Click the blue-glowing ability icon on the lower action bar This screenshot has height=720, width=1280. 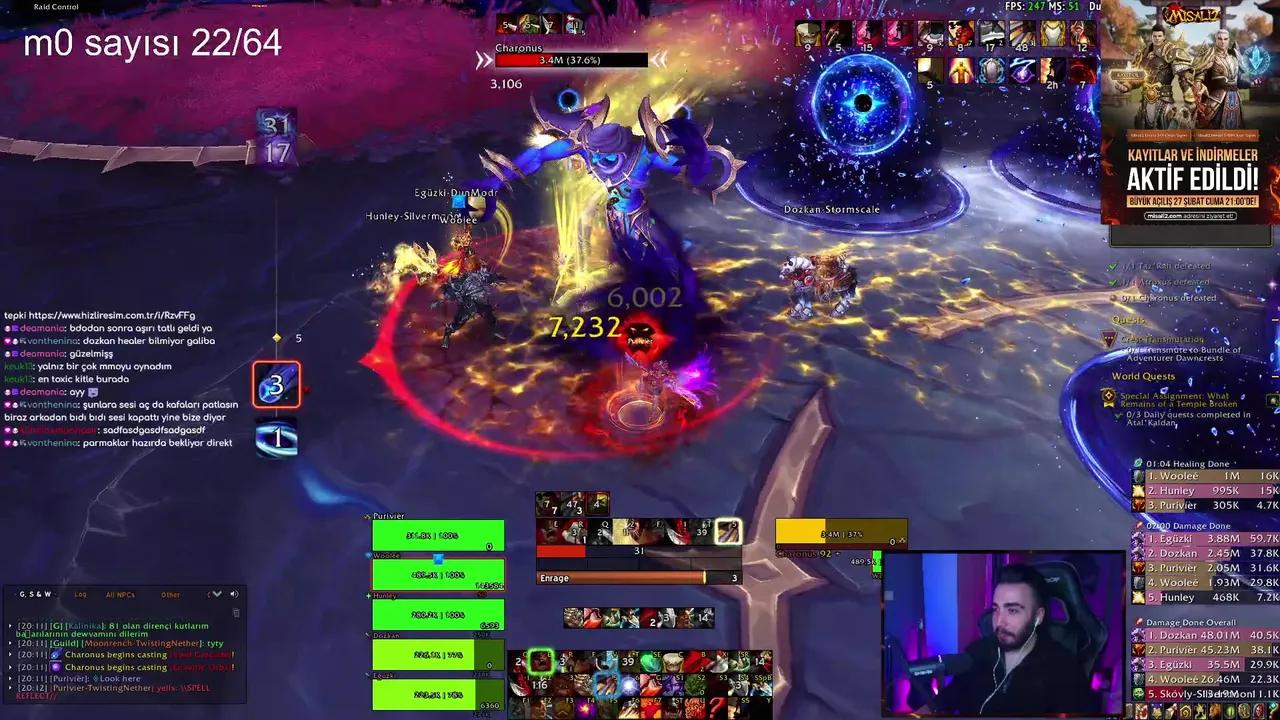[x=607, y=686]
